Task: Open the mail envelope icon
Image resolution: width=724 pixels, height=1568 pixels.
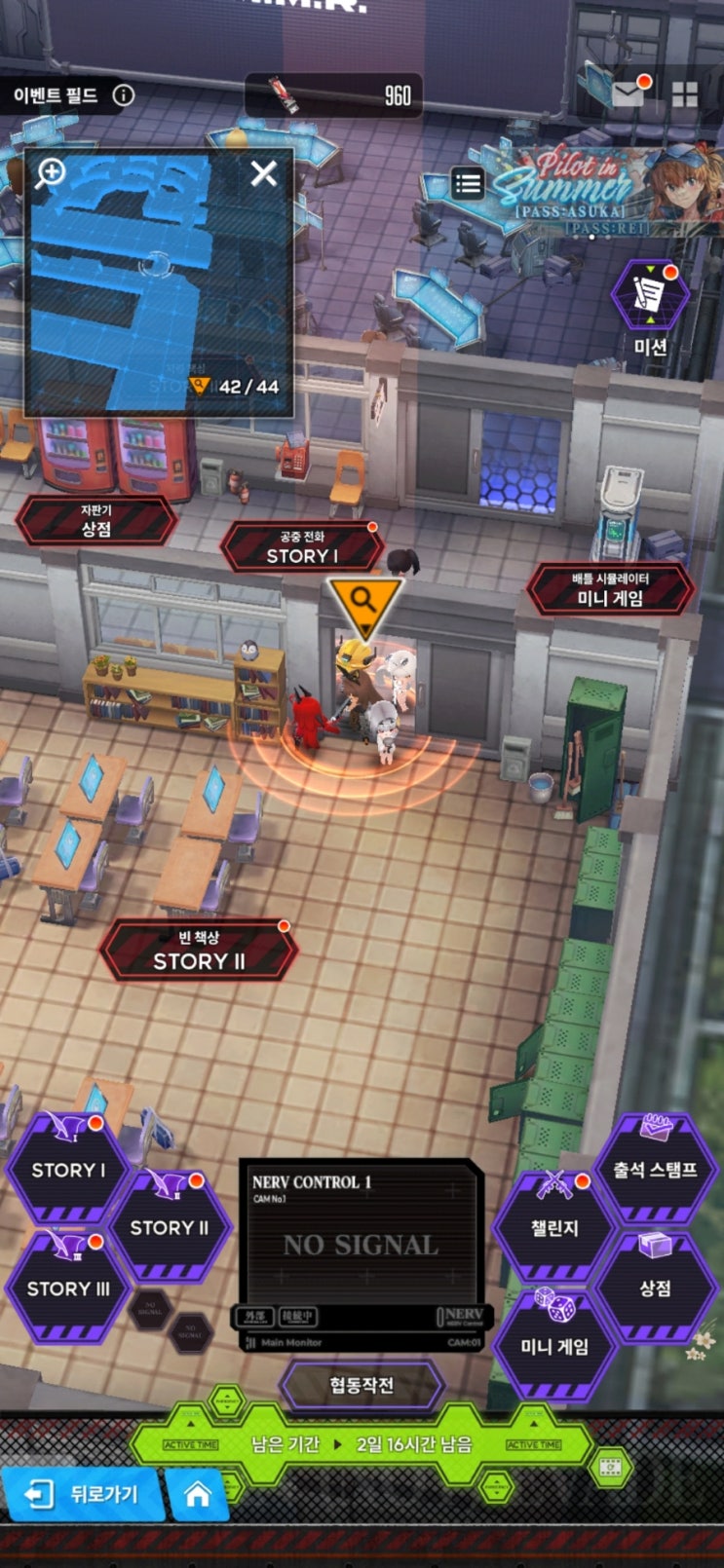Action: [628, 93]
